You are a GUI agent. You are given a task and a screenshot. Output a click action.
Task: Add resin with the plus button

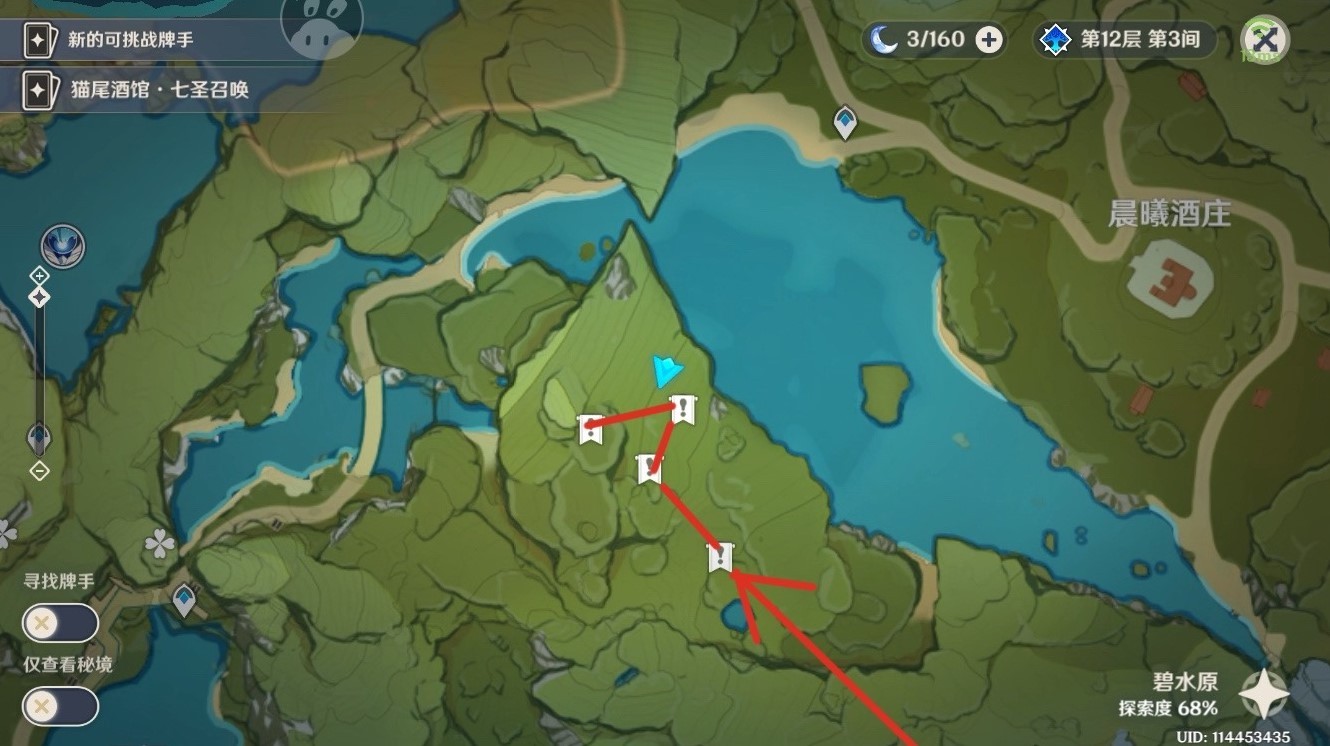(988, 40)
